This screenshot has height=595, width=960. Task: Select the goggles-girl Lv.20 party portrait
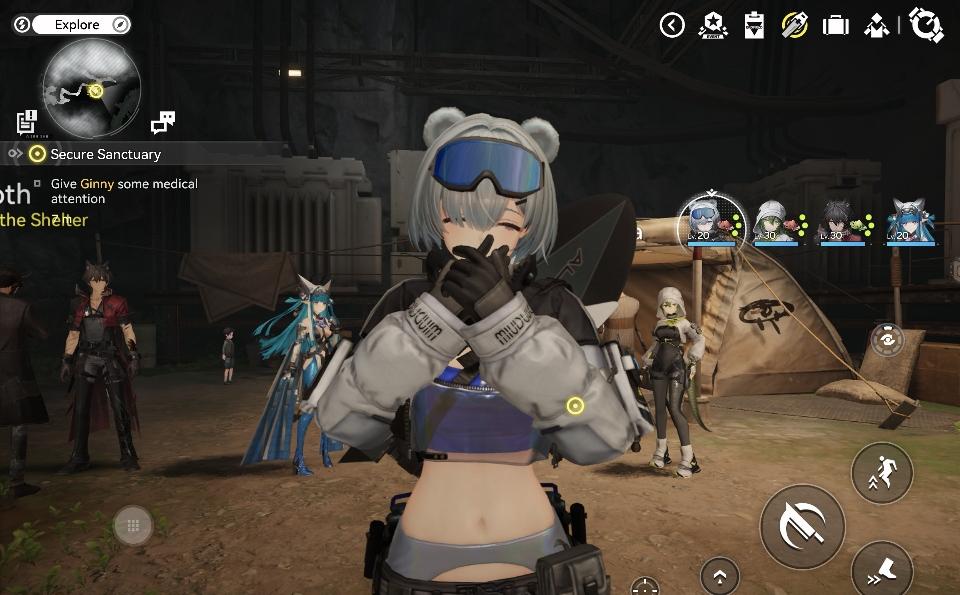click(x=703, y=220)
